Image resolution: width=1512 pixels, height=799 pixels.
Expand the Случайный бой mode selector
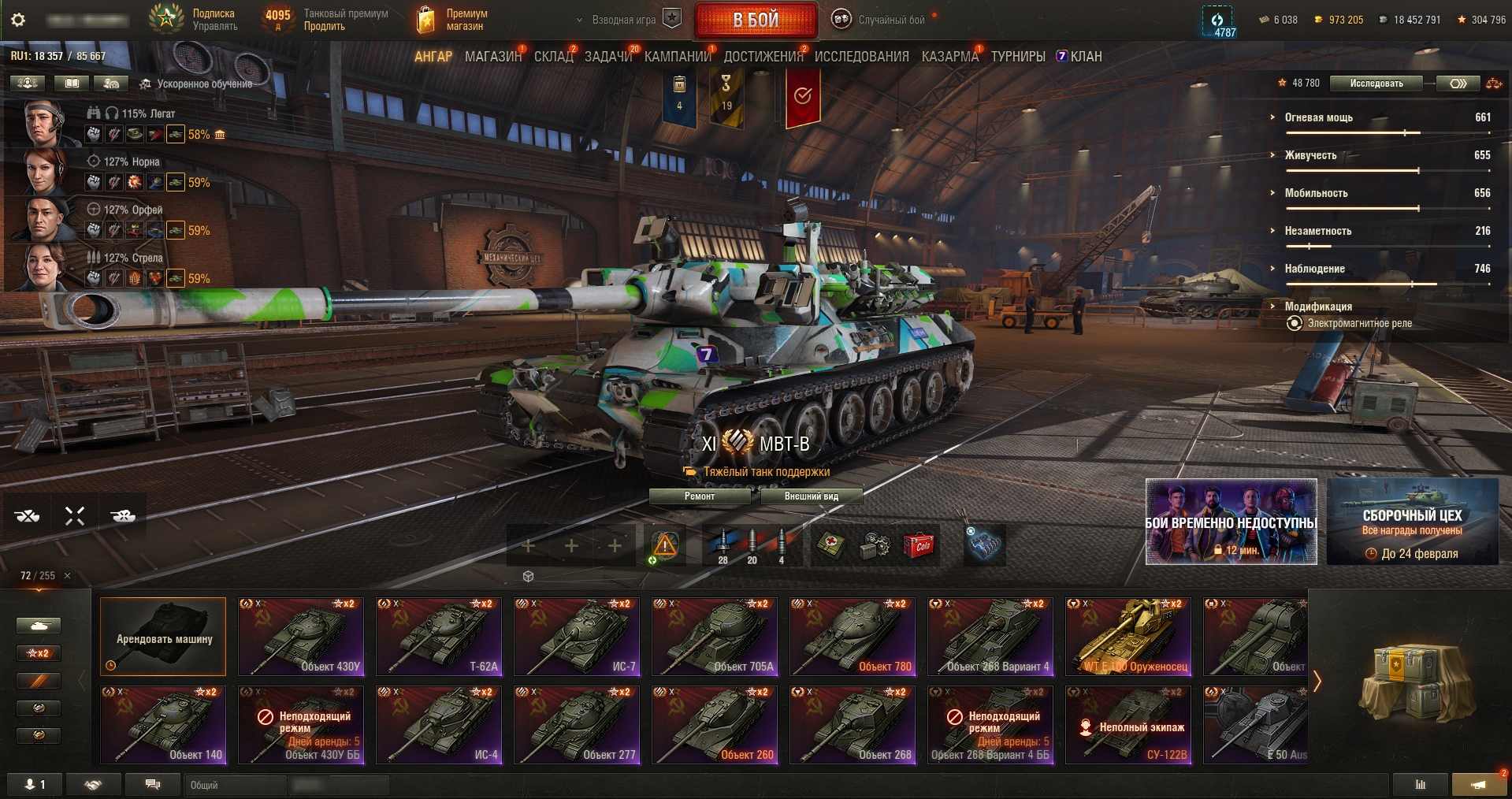(889, 19)
